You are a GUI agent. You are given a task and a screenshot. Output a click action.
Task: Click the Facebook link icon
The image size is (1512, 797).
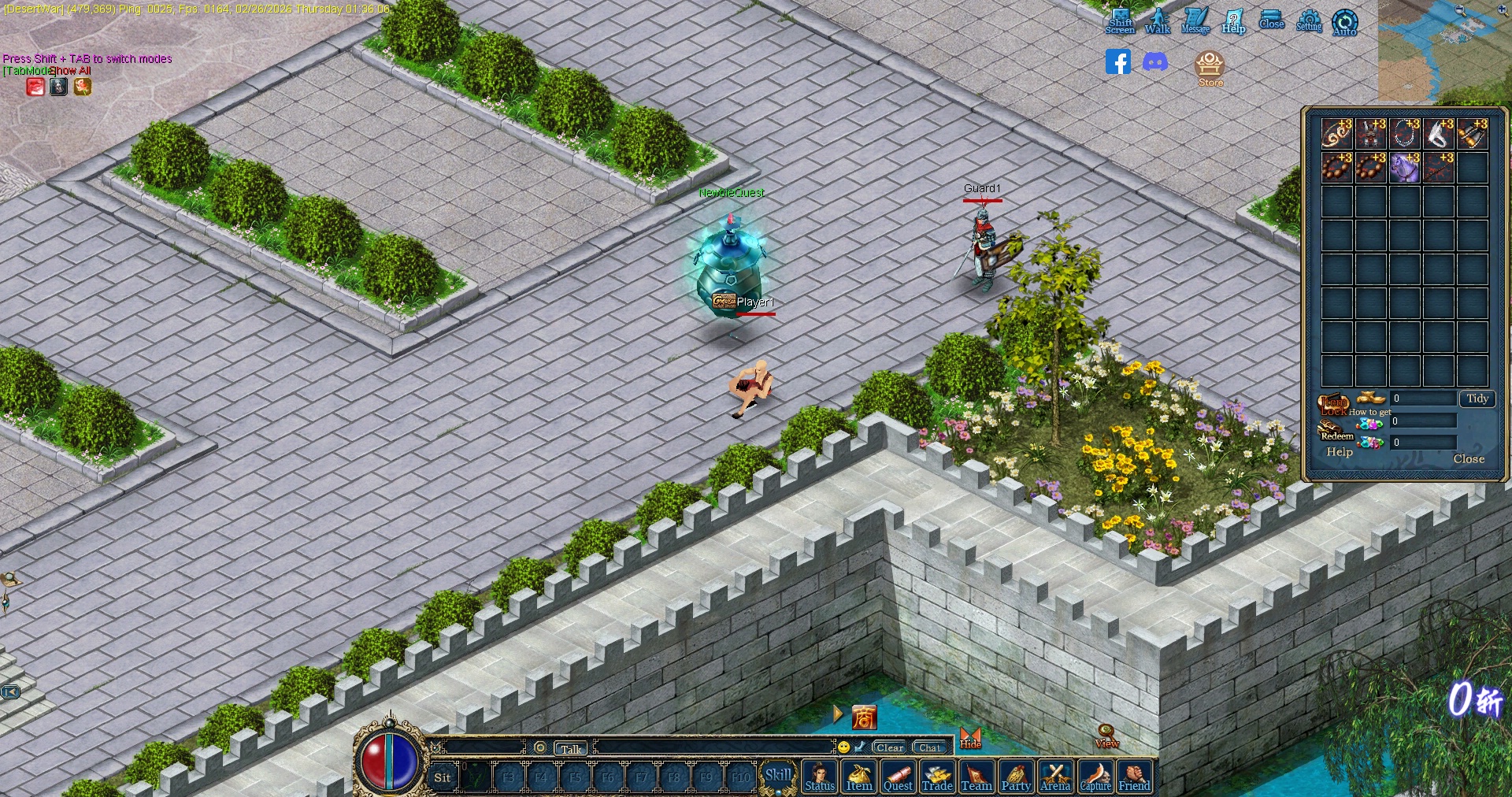(x=1117, y=61)
